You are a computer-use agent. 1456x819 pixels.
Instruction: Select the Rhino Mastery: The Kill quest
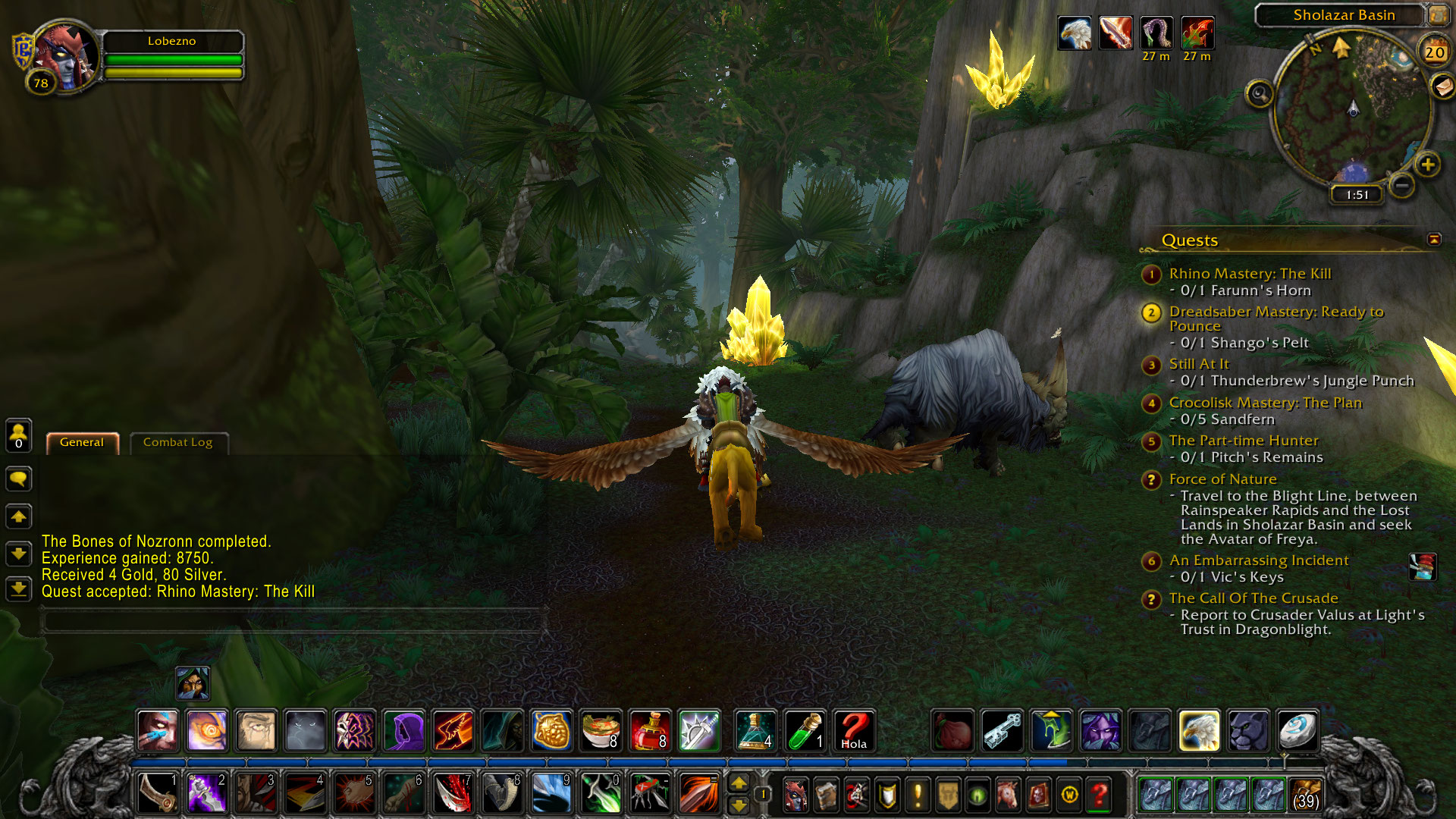(1250, 274)
